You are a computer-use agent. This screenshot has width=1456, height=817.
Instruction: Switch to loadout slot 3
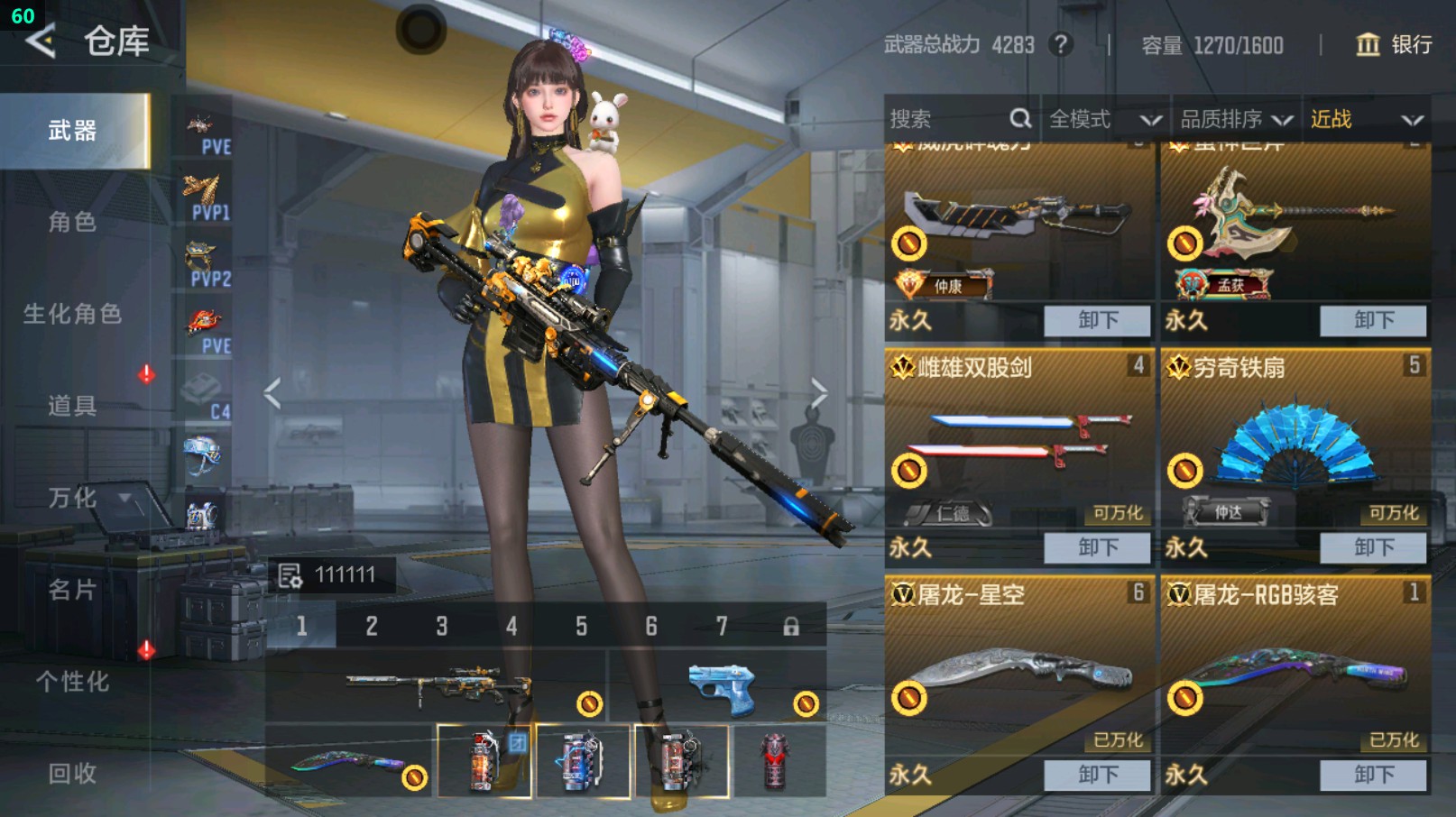coord(441,626)
